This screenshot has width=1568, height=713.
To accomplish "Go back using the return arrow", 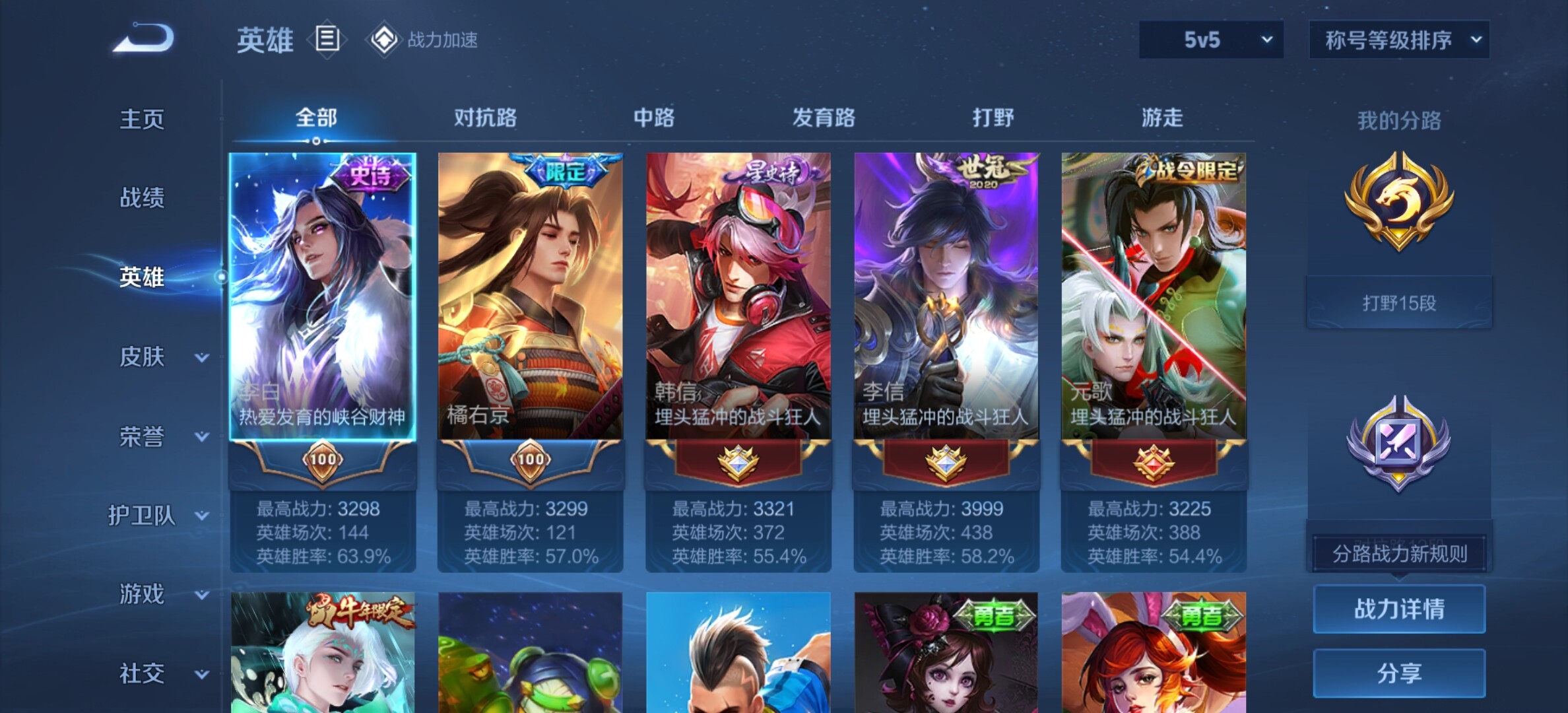I will 144,38.
